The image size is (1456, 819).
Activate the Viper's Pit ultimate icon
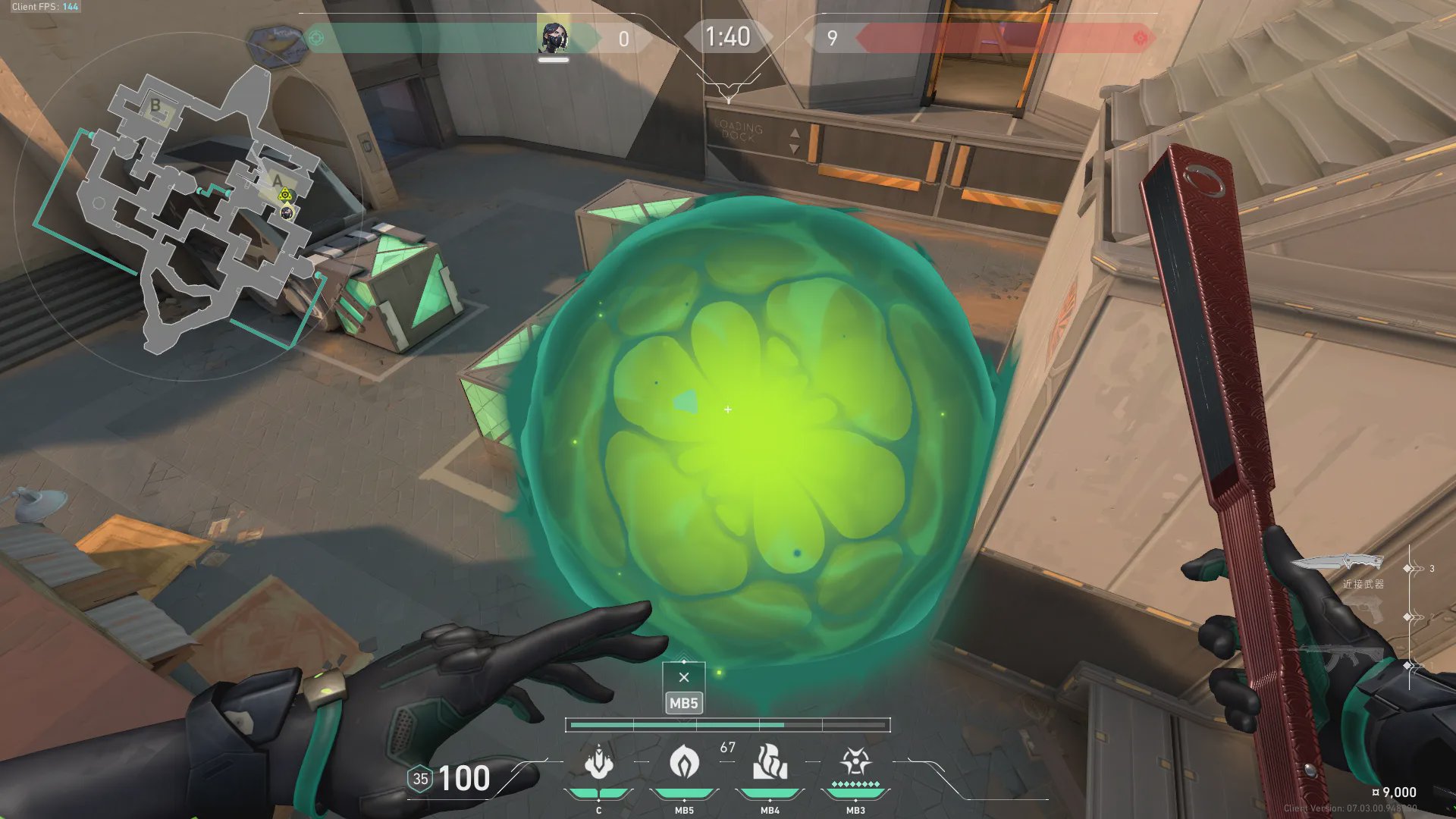point(855,762)
